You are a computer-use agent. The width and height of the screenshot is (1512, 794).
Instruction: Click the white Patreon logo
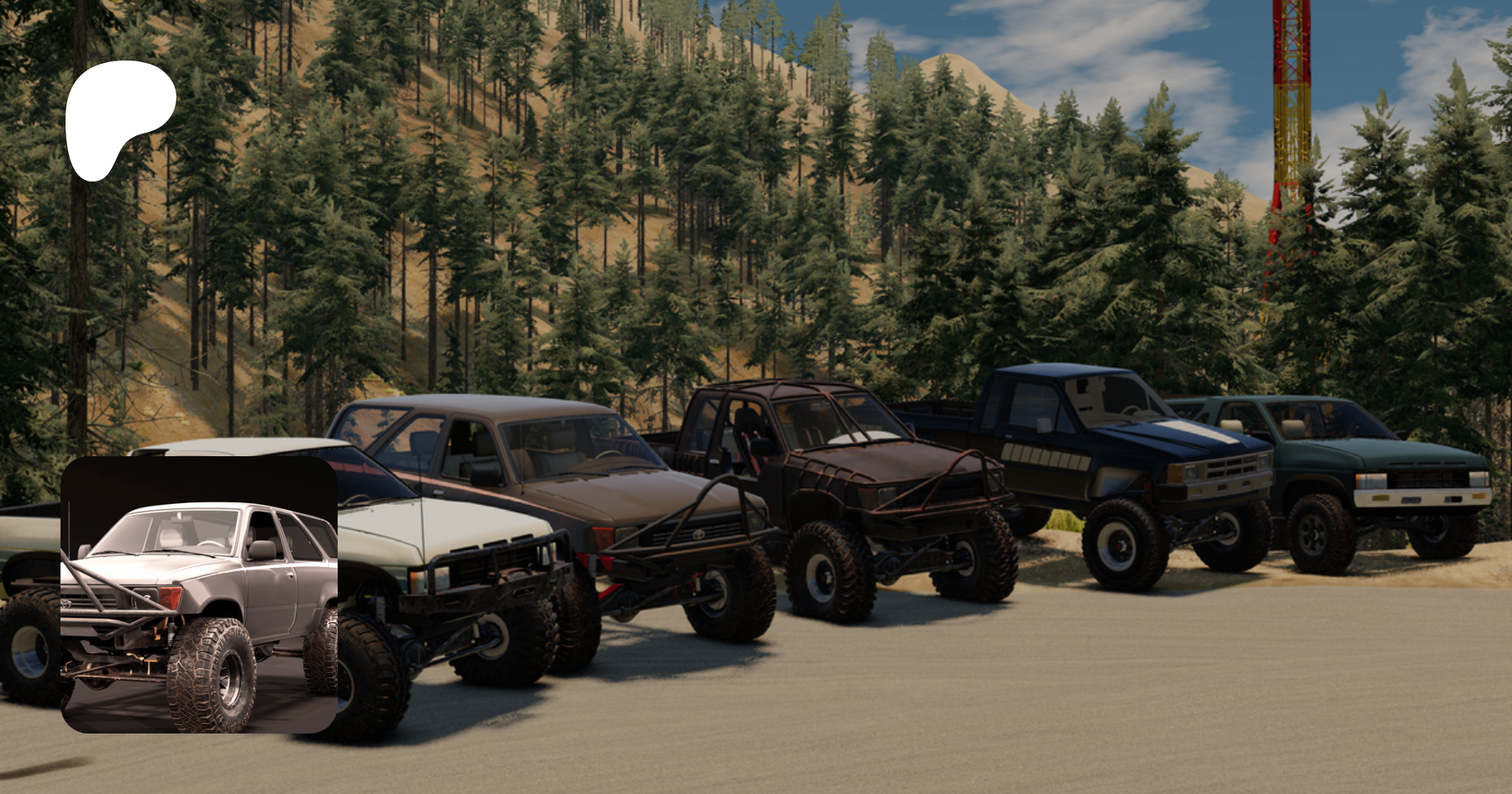(117, 118)
